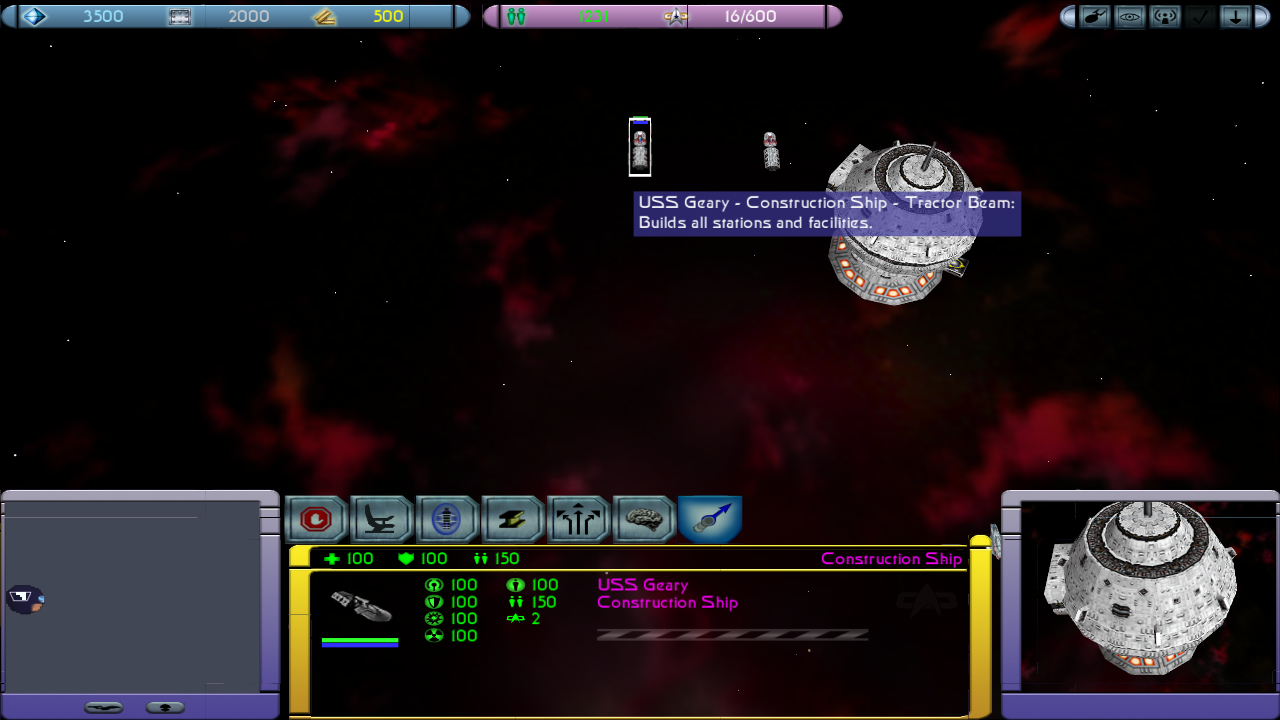Click the small arrow button below the minimap
The height and width of the screenshot is (720, 1280).
coord(165,708)
